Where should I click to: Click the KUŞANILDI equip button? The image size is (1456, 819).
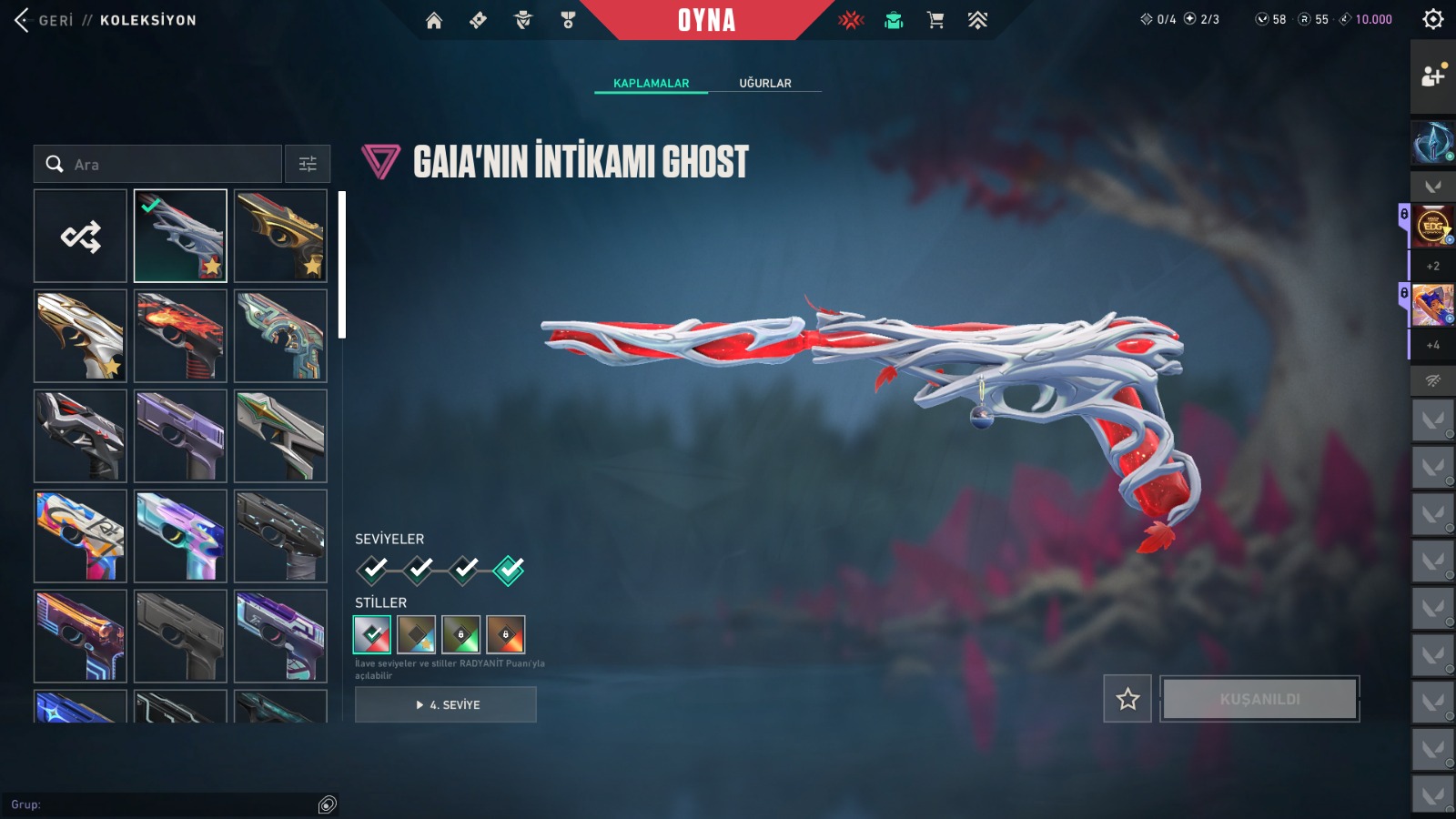[x=1259, y=699]
